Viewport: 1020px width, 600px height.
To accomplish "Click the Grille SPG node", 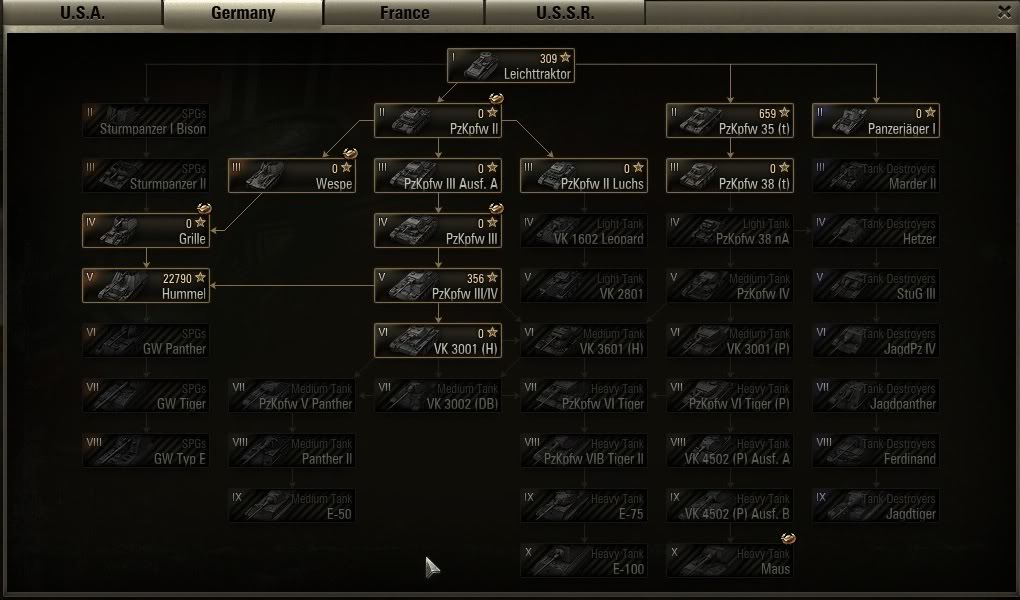I will tap(145, 231).
